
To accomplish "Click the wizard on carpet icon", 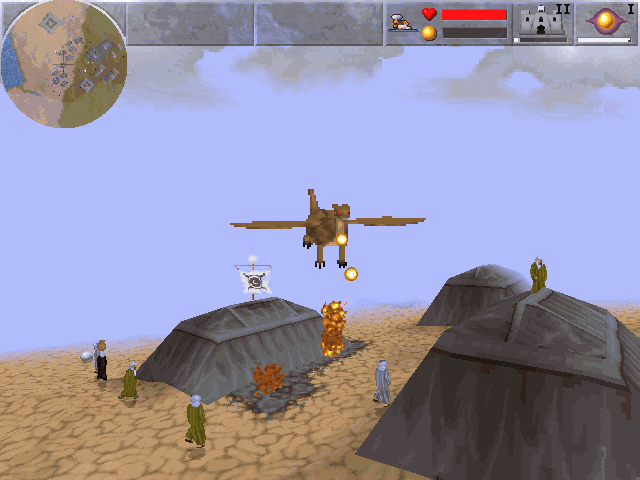I will tap(401, 24).
